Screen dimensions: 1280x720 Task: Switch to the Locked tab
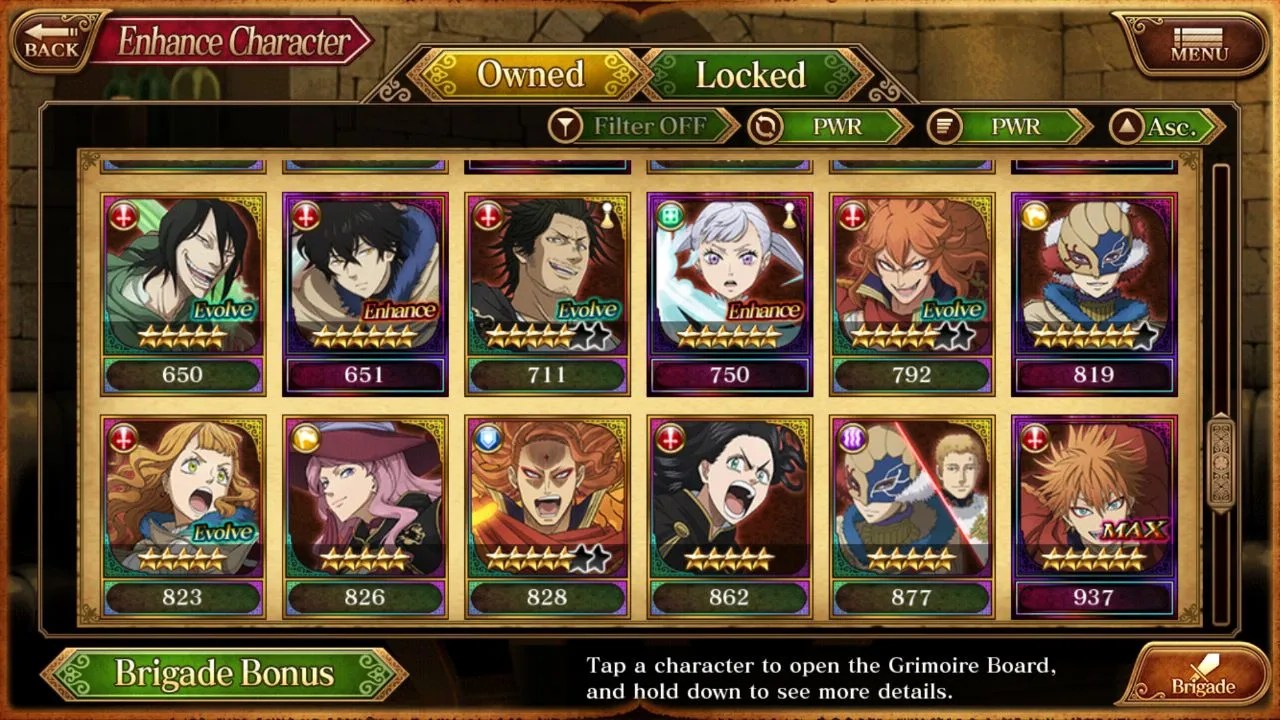751,75
